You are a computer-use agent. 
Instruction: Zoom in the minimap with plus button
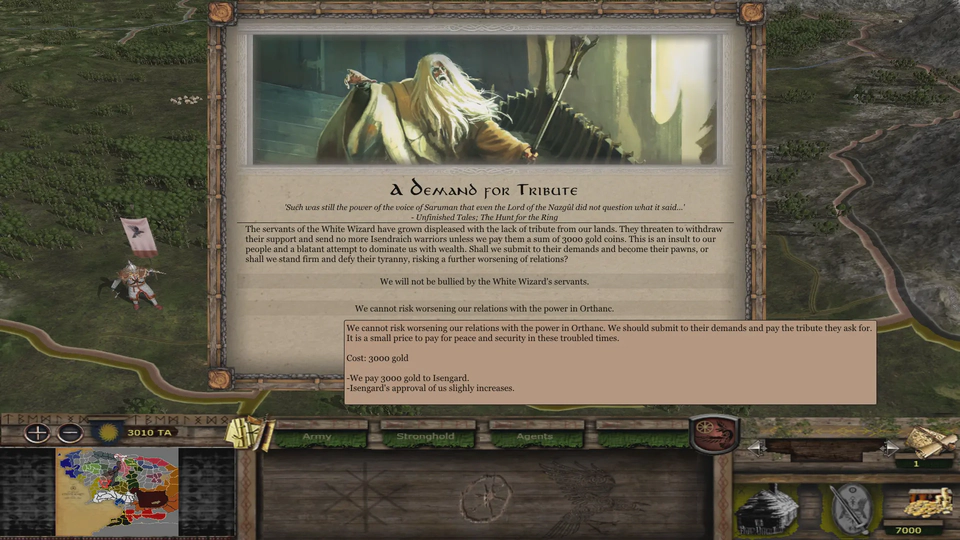click(x=37, y=433)
